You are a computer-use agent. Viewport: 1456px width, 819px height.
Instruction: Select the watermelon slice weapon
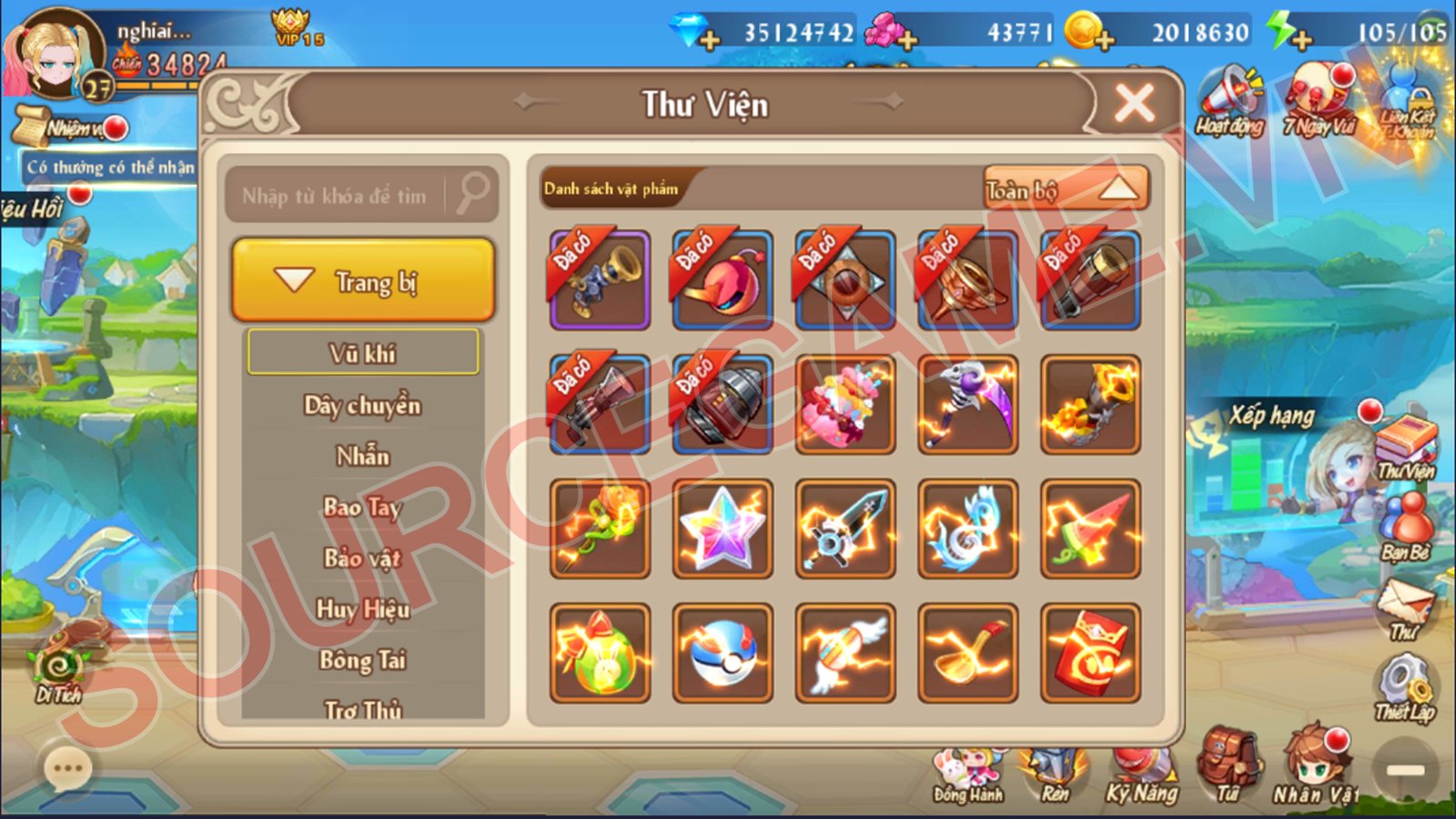pyautogui.click(x=1090, y=529)
